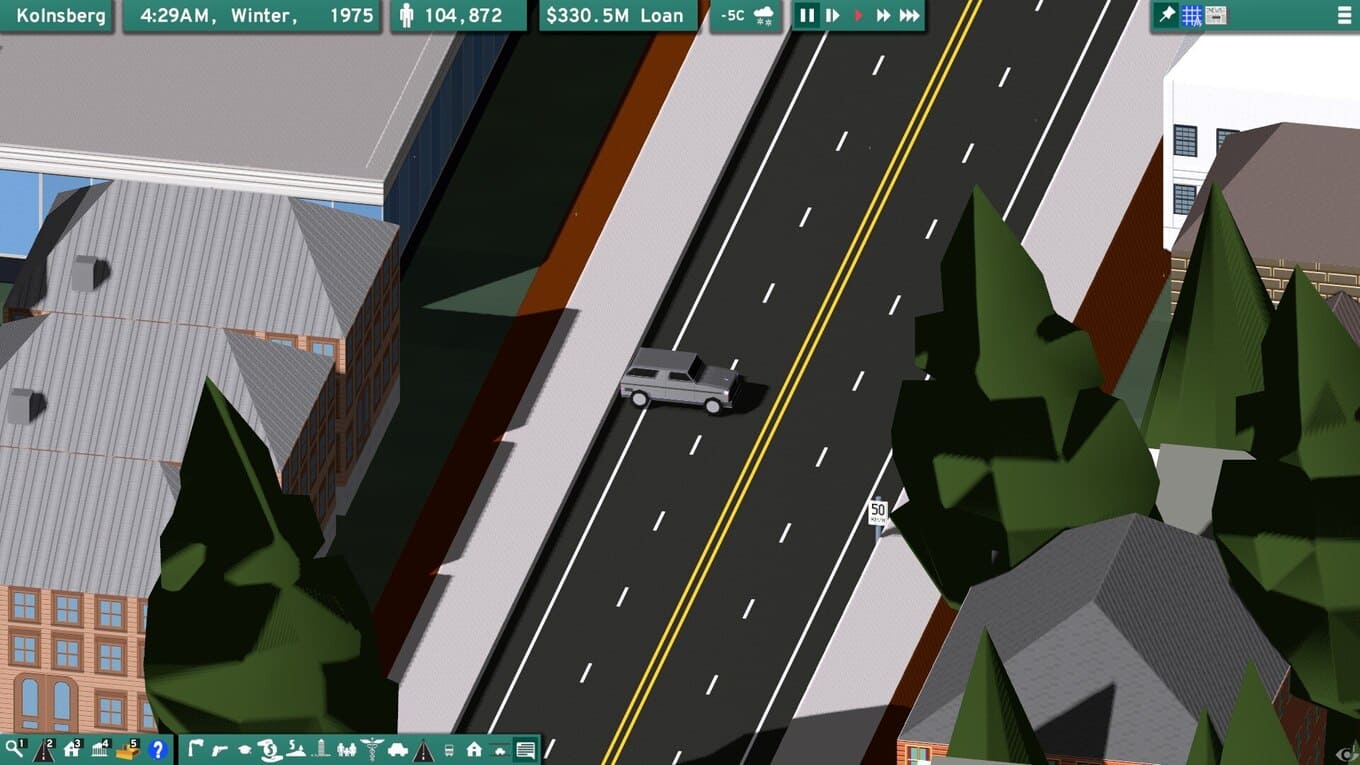The height and width of the screenshot is (765, 1360).
Task: Select the house zoning tool
Action: [71, 749]
